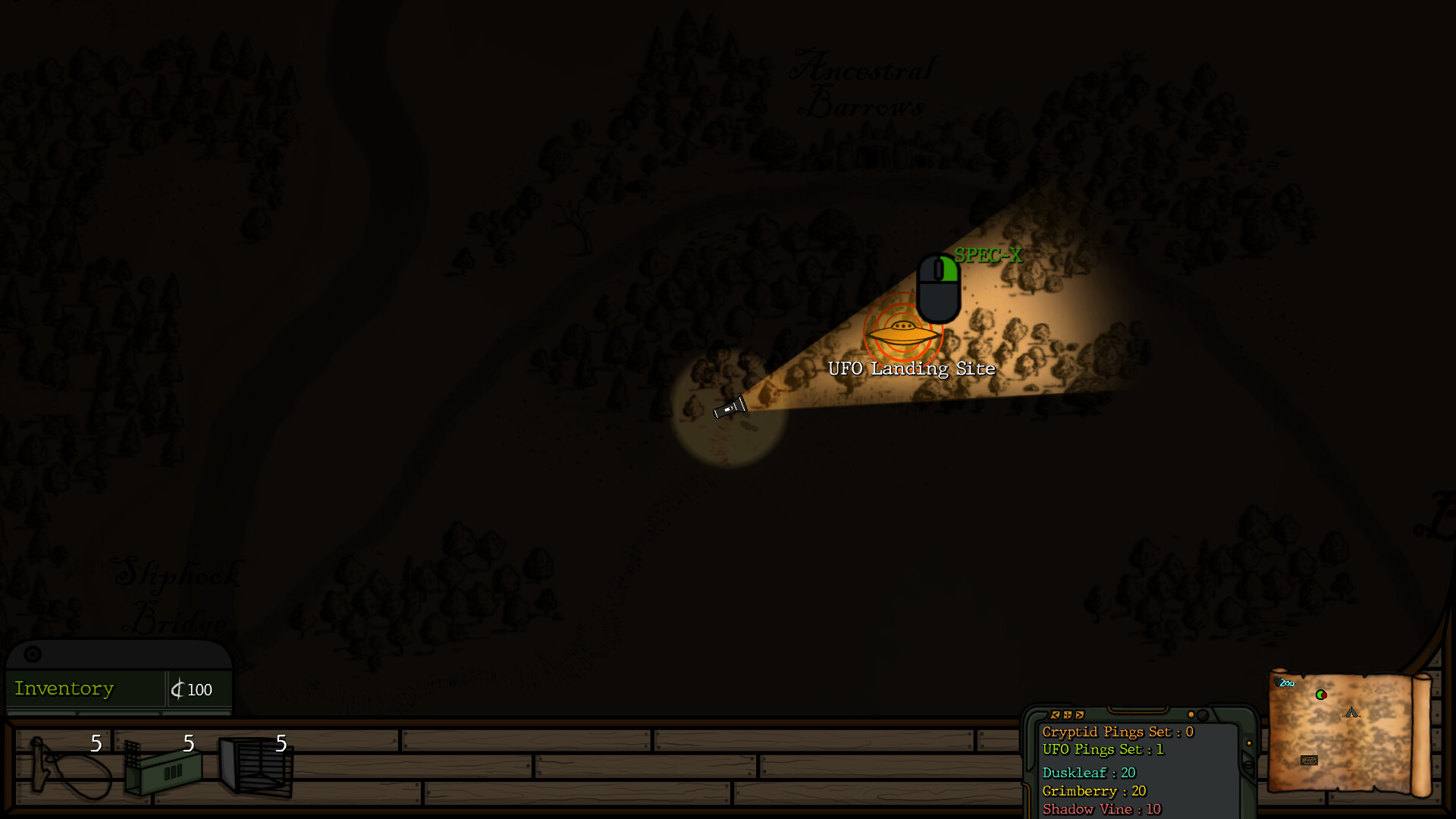The width and height of the screenshot is (1456, 819).
Task: Click the green-red pie marker on the minimap
Action: [x=1321, y=695]
